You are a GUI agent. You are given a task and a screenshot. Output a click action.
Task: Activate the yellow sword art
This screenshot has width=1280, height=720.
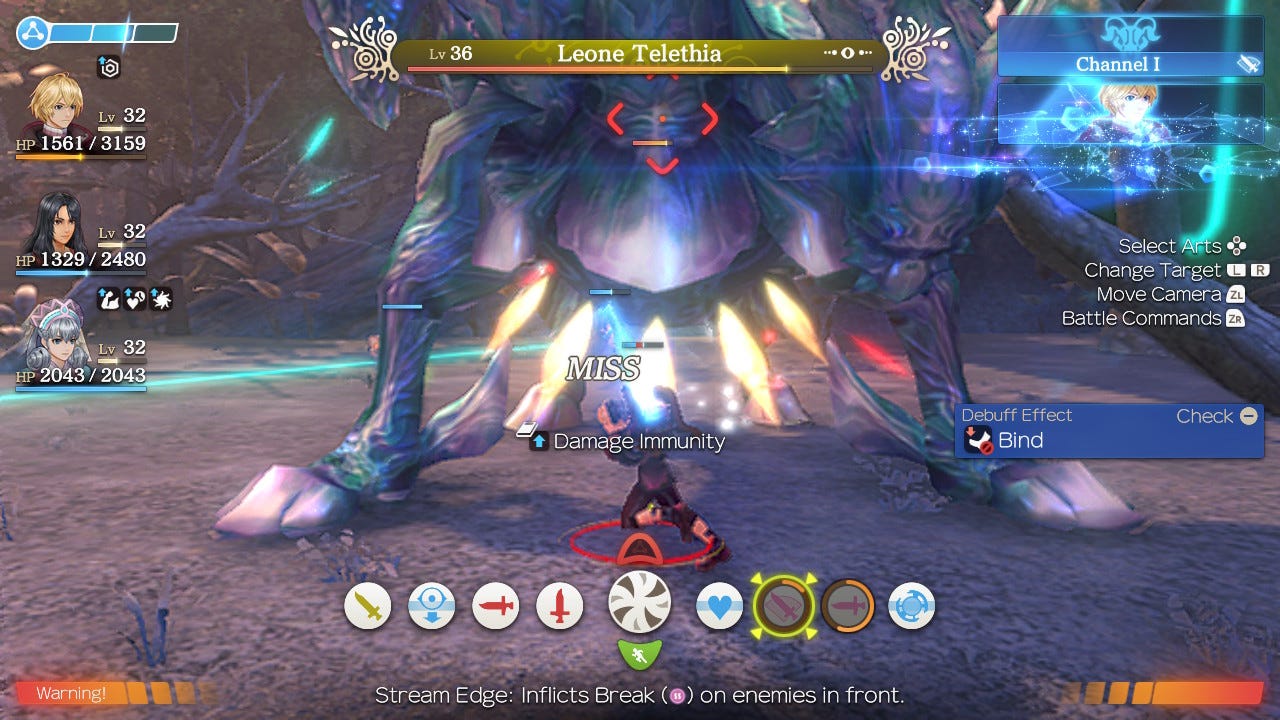[x=368, y=606]
